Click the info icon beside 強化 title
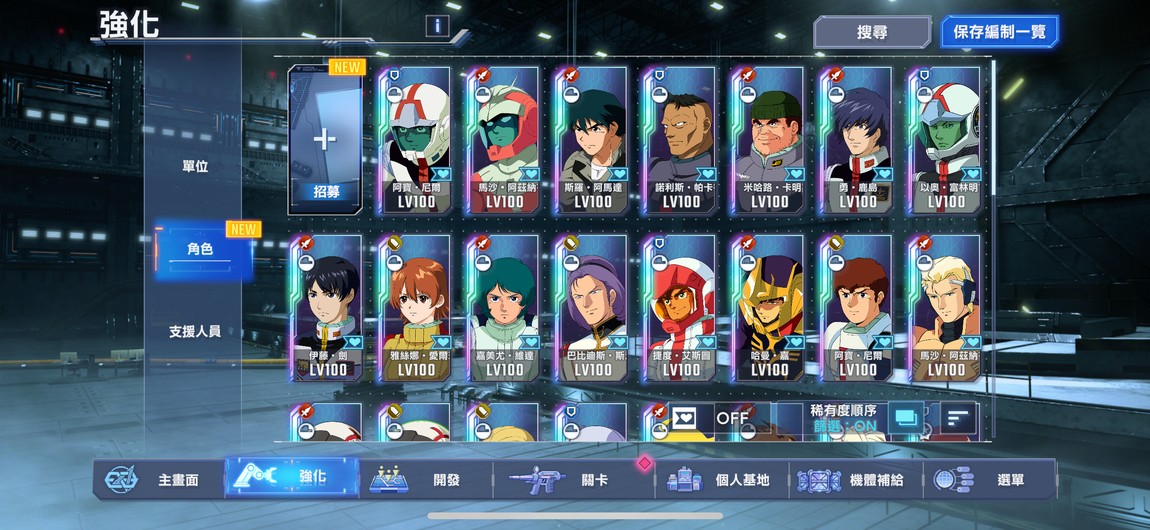 tap(436, 26)
